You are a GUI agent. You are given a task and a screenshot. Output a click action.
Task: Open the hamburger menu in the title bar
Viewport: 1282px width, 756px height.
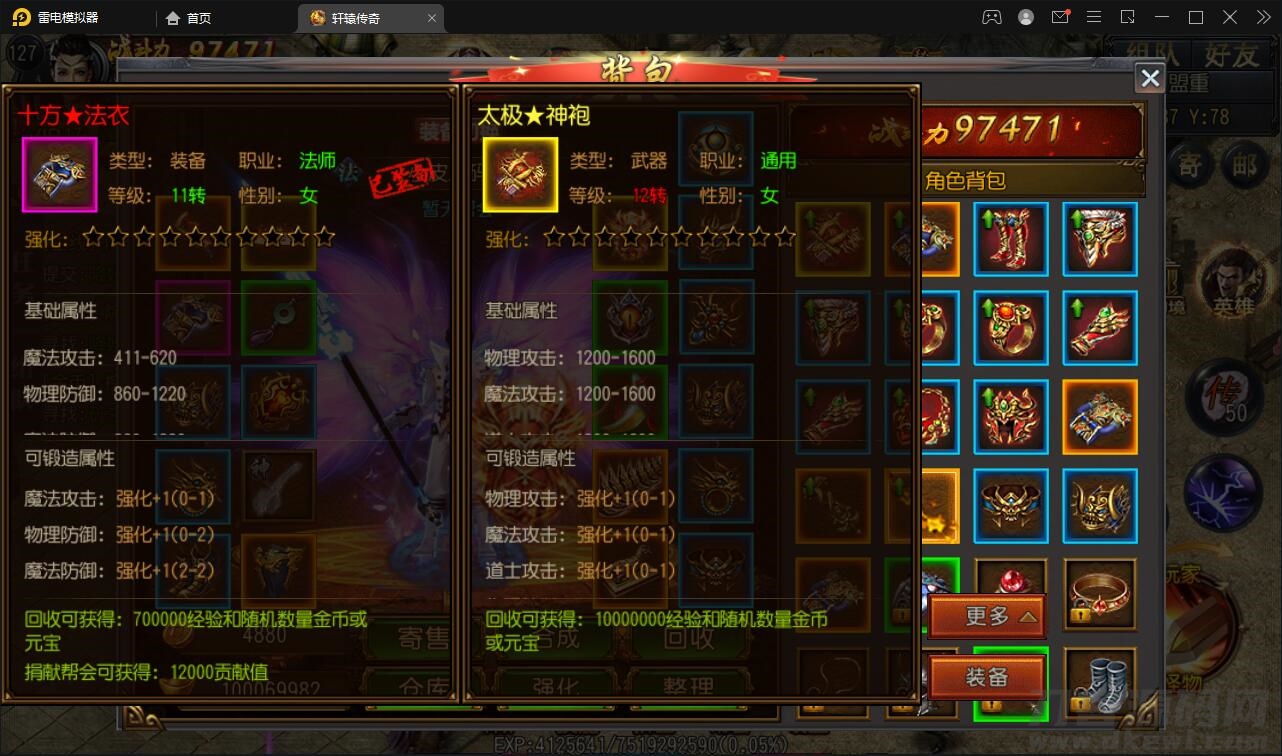coord(1095,17)
